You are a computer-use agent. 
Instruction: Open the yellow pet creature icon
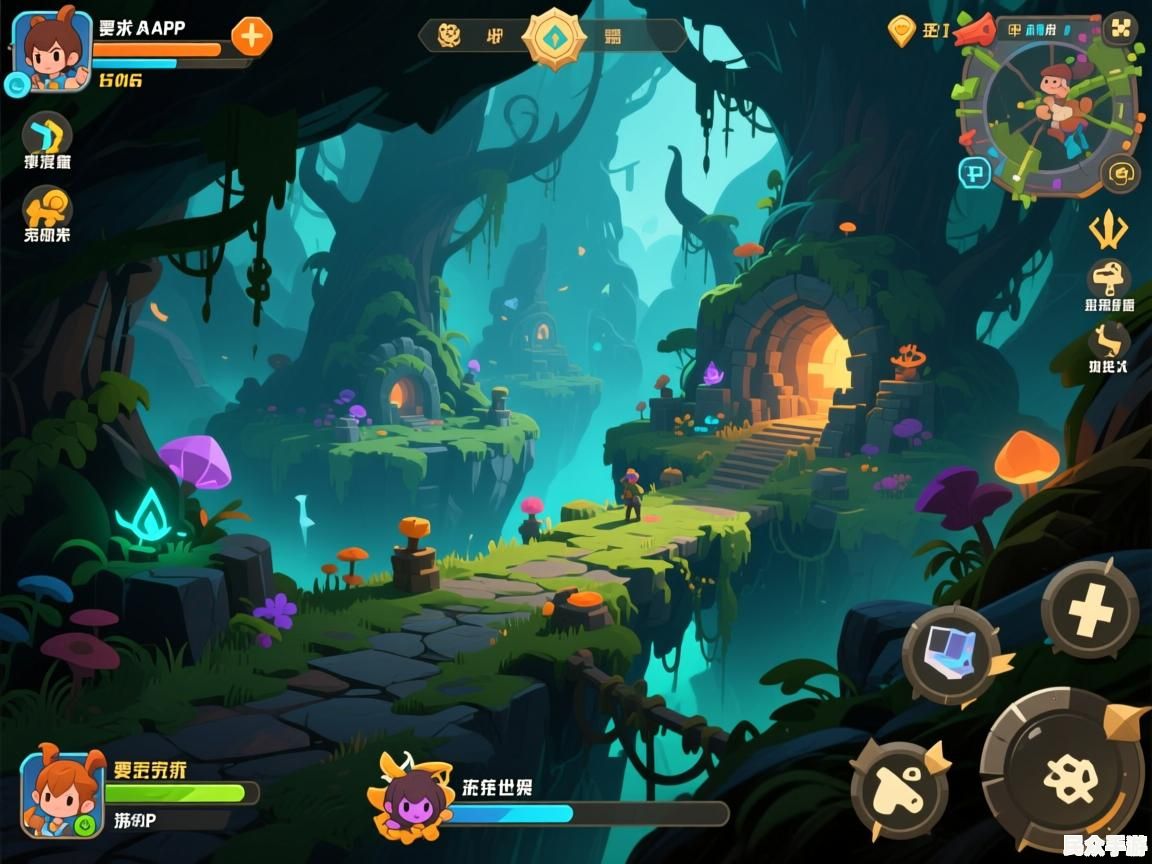point(47,207)
